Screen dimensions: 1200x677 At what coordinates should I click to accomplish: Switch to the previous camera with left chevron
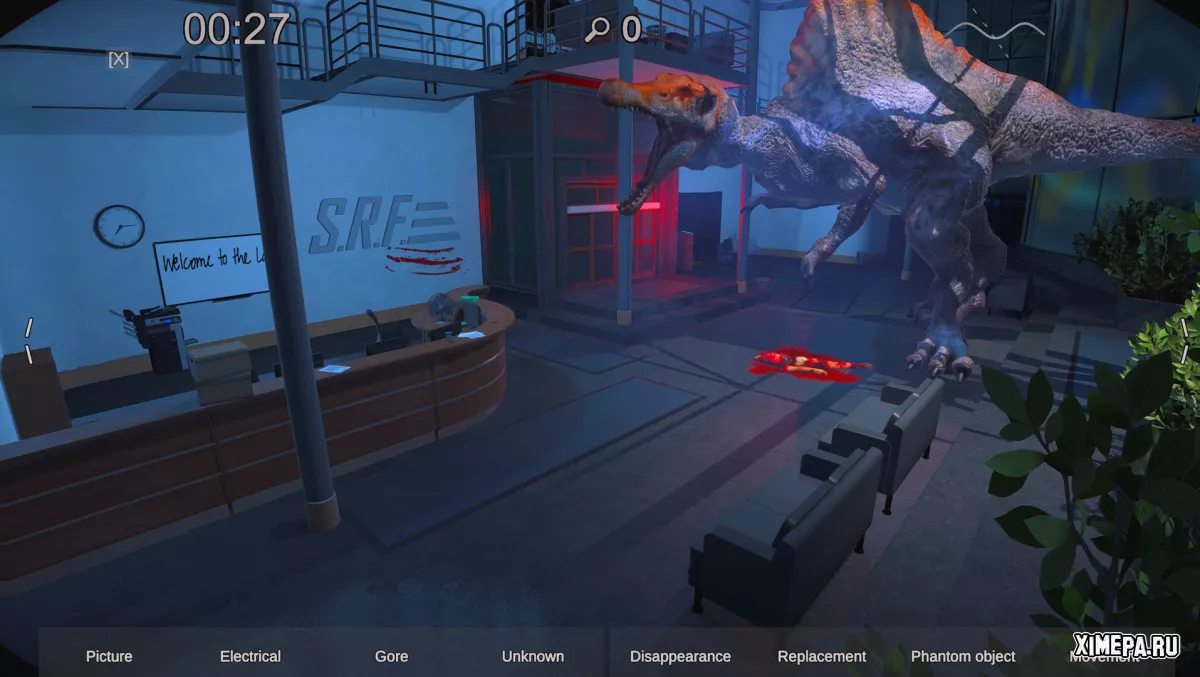pyautogui.click(x=29, y=341)
